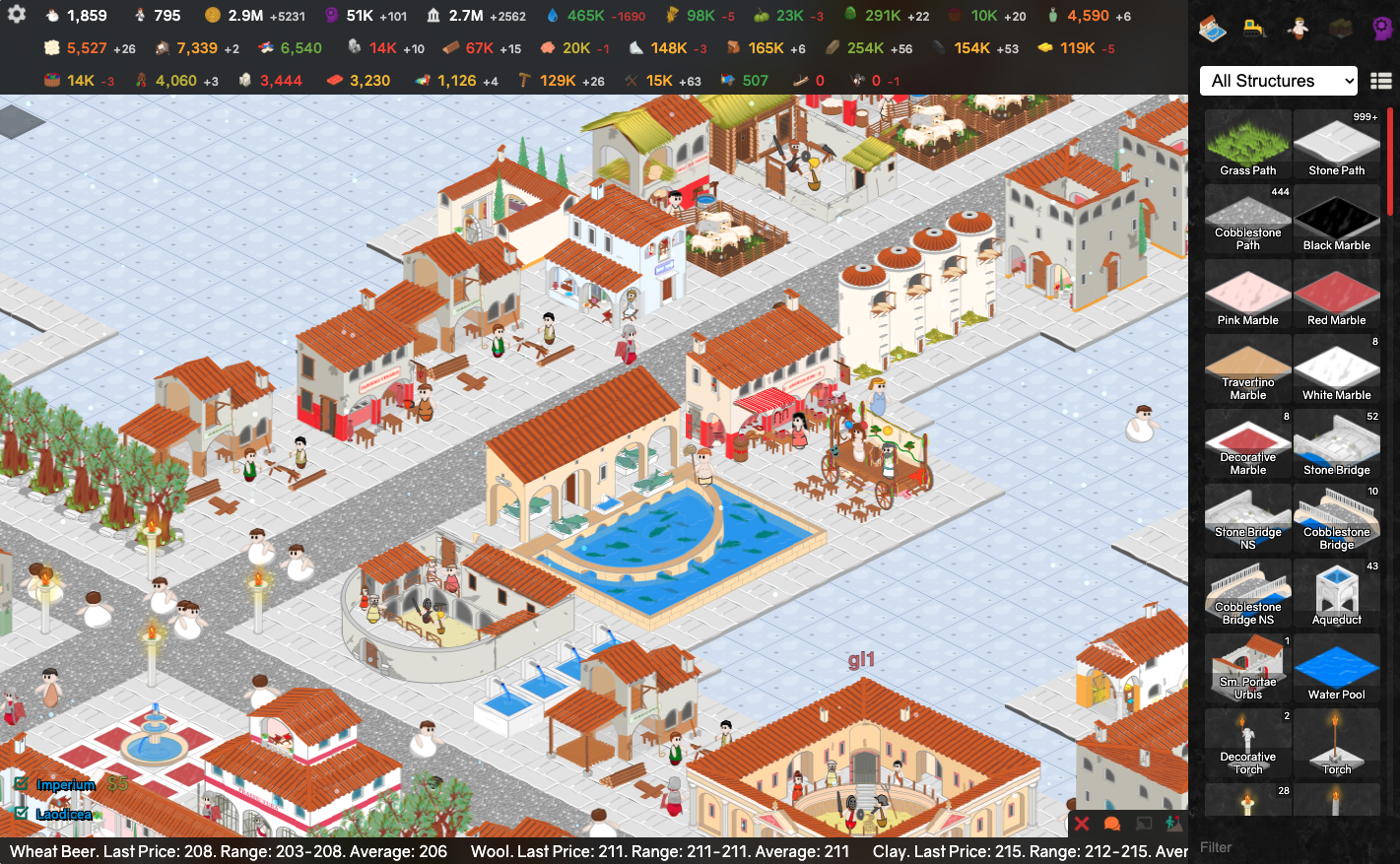The width and height of the screenshot is (1400, 864).
Task: Pick the Aqueduct structure
Action: tap(1336, 593)
